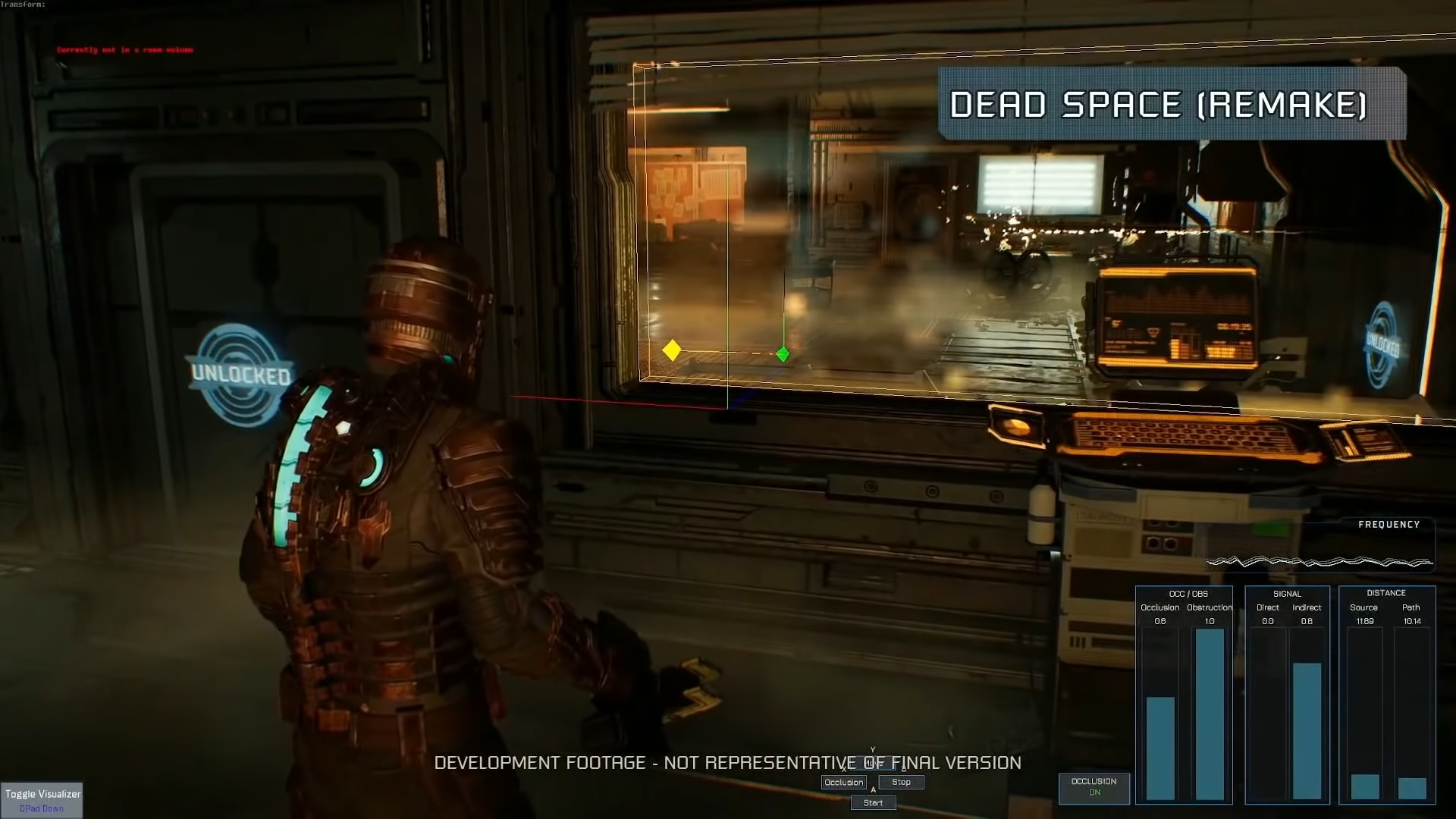Click the DISTANCE panel header
Viewport: 1456px width, 819px height.
click(1387, 593)
